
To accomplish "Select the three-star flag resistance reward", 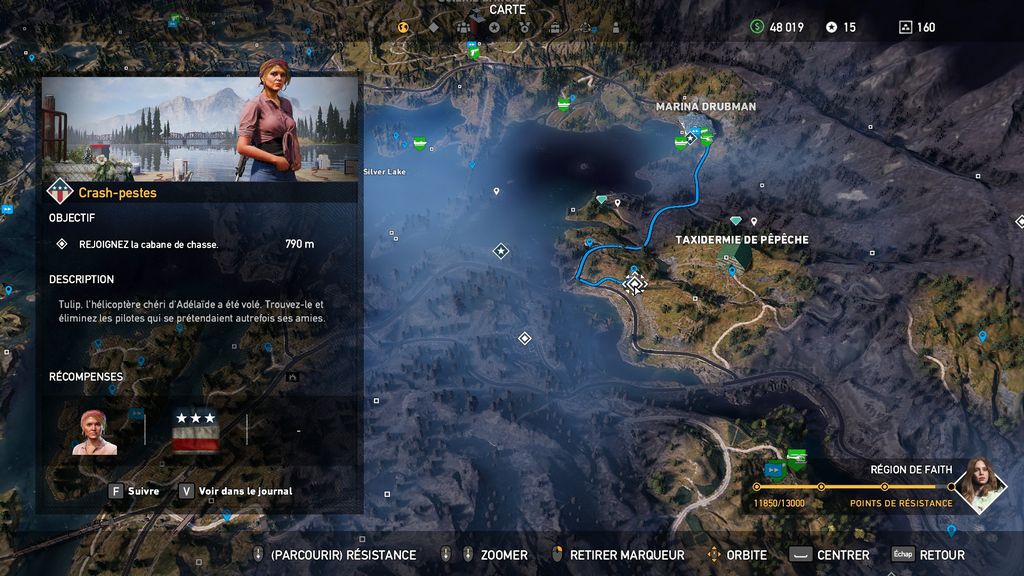I will [195, 431].
